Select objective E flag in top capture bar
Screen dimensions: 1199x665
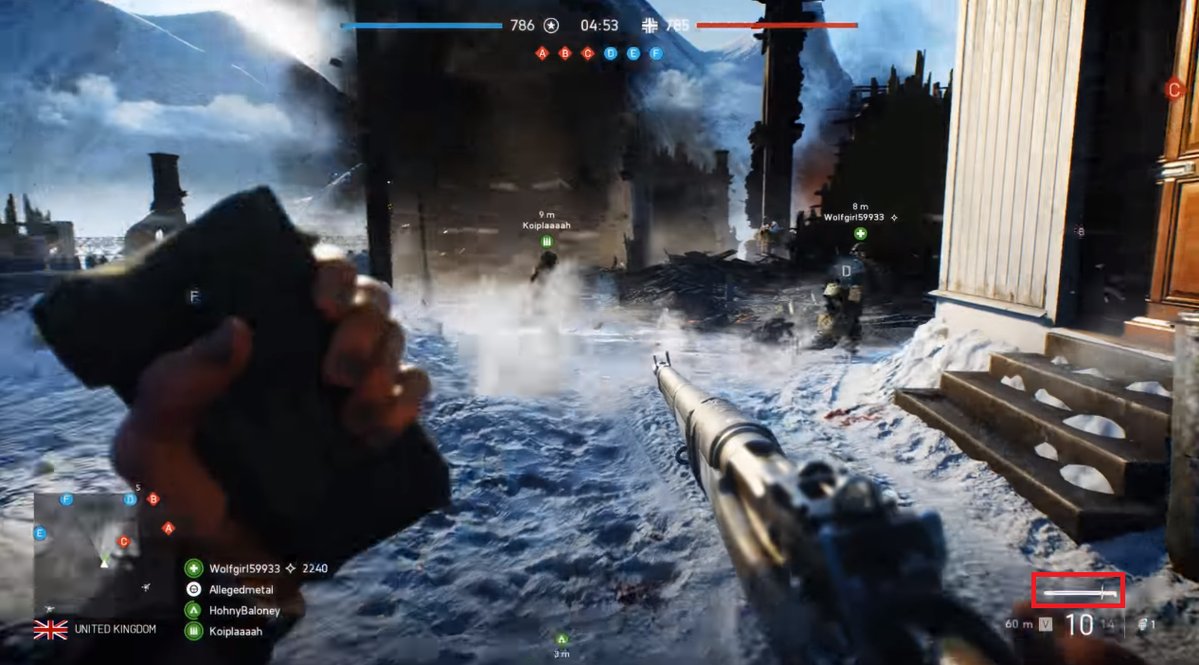[633, 53]
